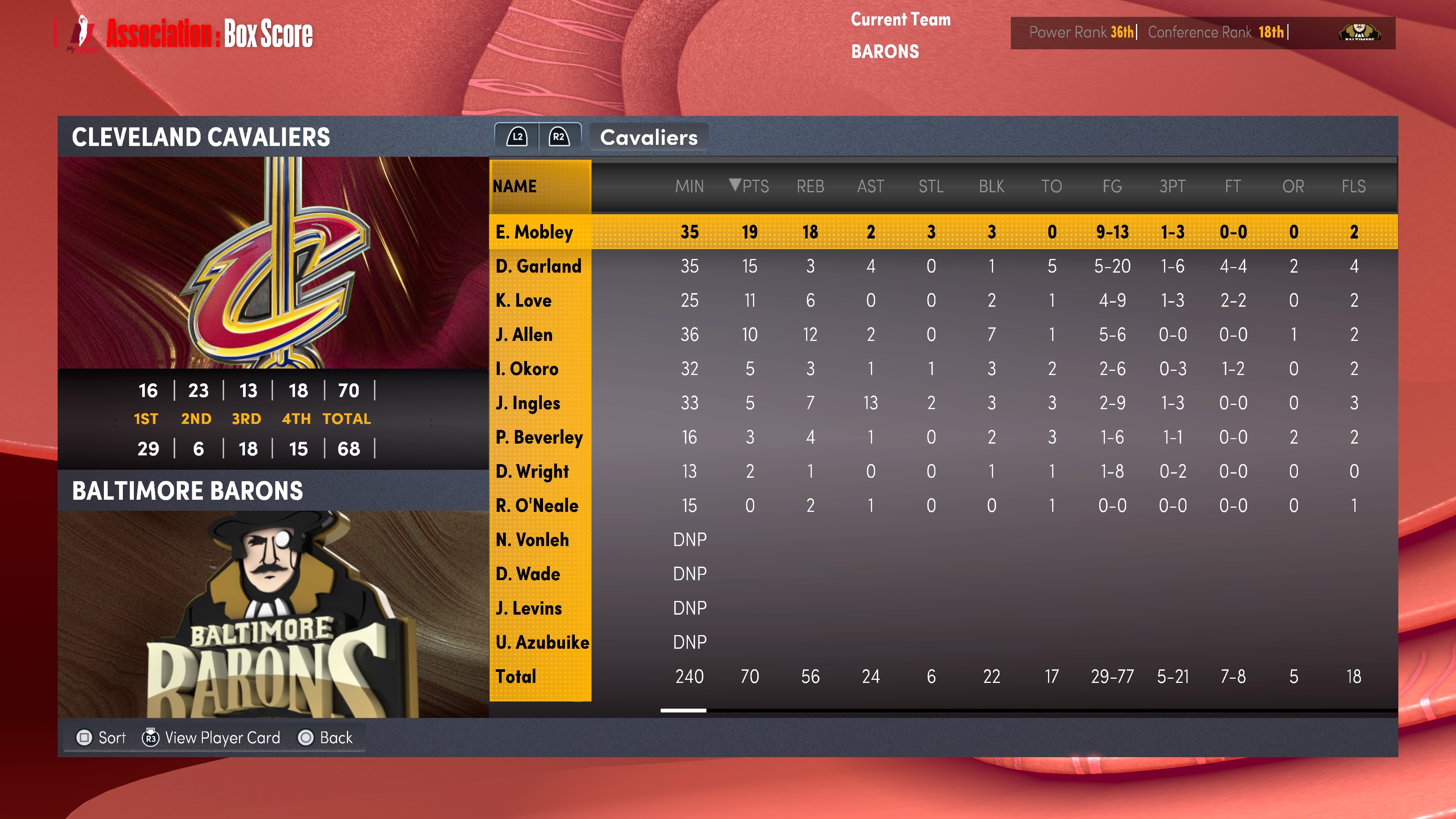Open View Player Card option
The height and width of the screenshot is (819, 1456).
pos(212,737)
